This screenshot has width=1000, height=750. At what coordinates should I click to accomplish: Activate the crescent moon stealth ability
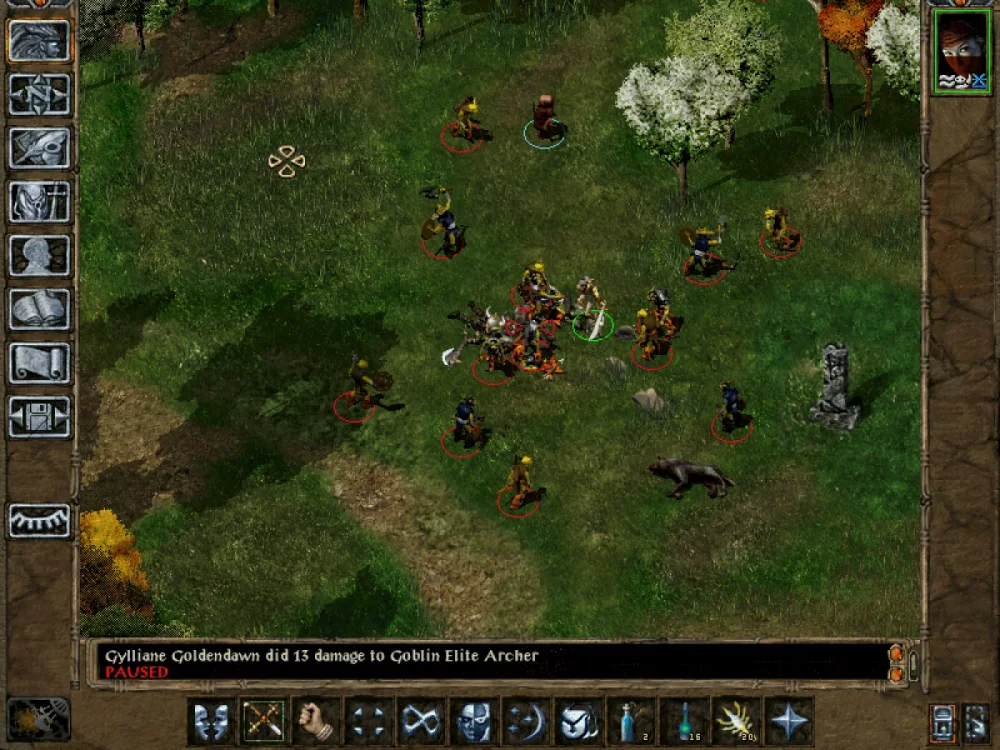click(526, 721)
